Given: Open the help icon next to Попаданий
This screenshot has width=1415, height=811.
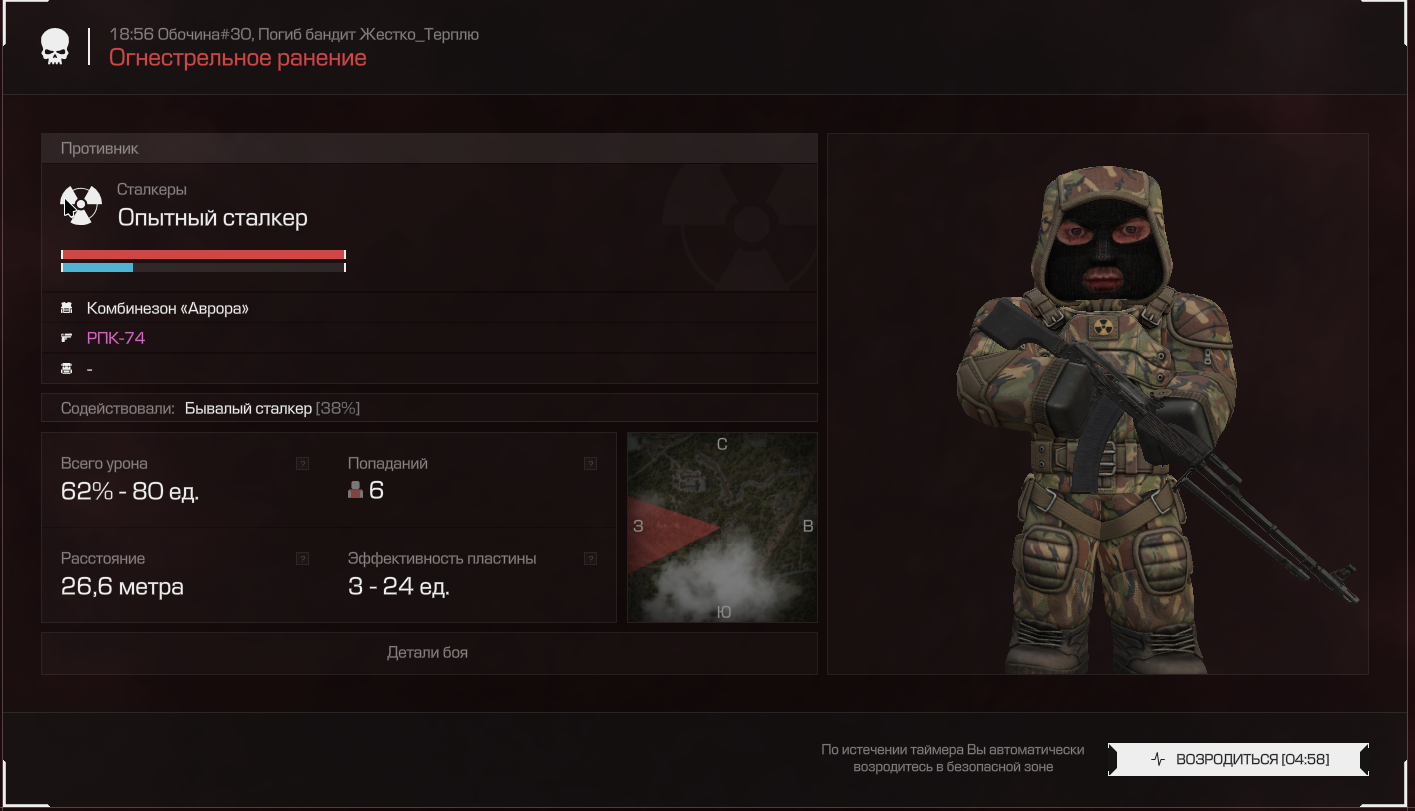Looking at the screenshot, I should 590,464.
